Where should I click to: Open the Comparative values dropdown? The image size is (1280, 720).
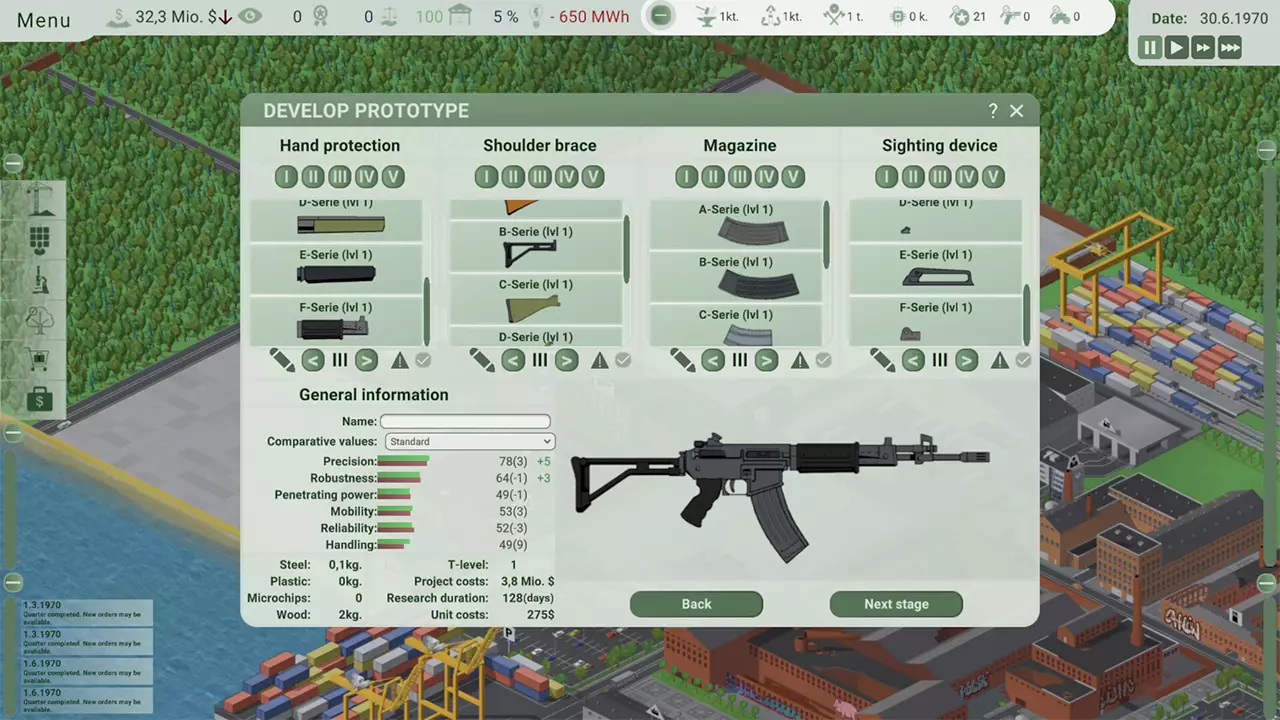(468, 441)
